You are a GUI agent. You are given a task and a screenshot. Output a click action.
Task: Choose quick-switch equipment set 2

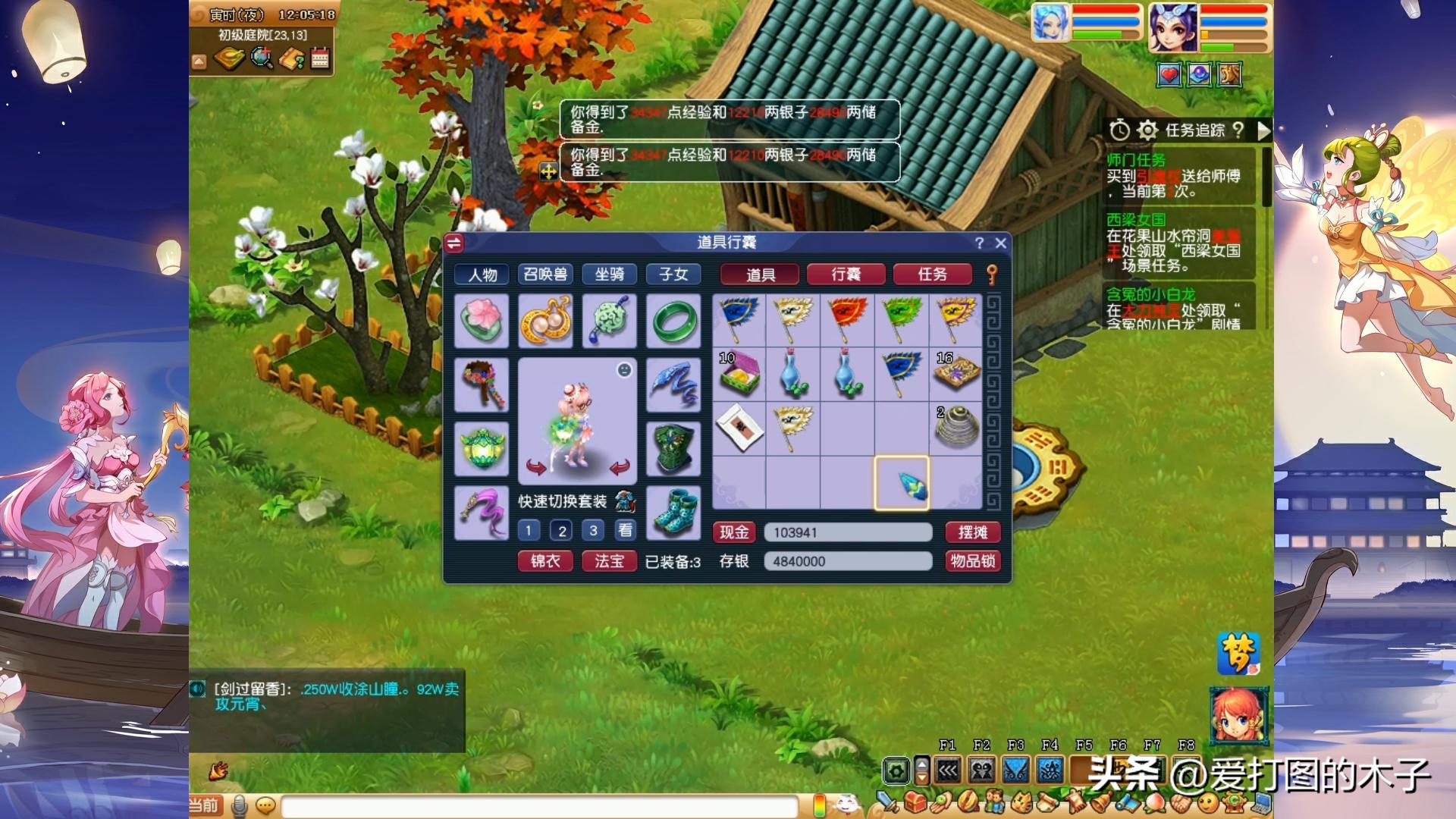point(561,531)
